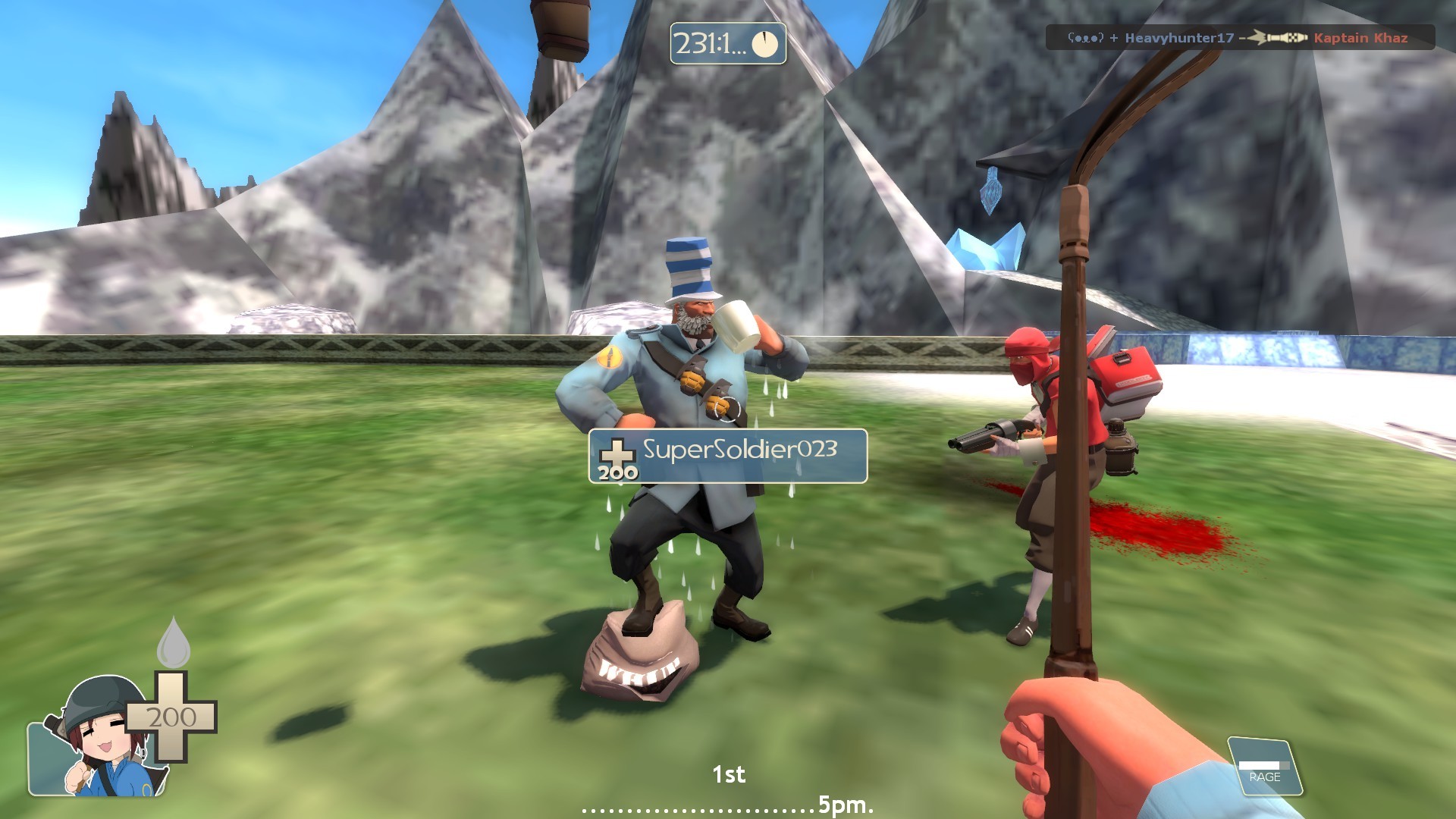
Task: Click the SuperSoldier023 player name label
Action: (x=739, y=451)
